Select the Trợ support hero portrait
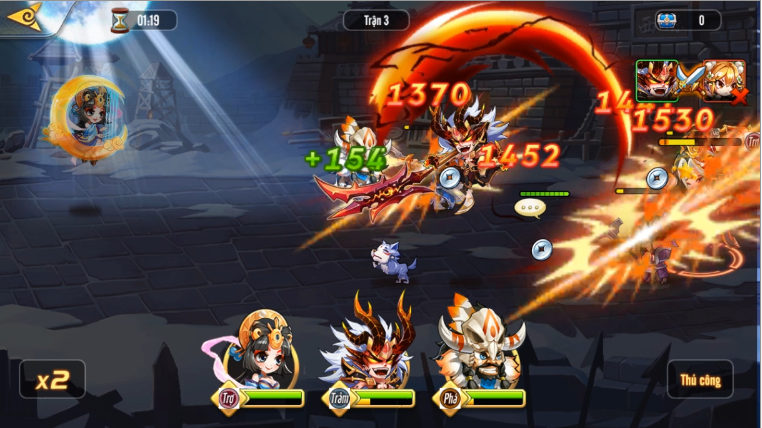The height and width of the screenshot is (428, 762). 264,350
